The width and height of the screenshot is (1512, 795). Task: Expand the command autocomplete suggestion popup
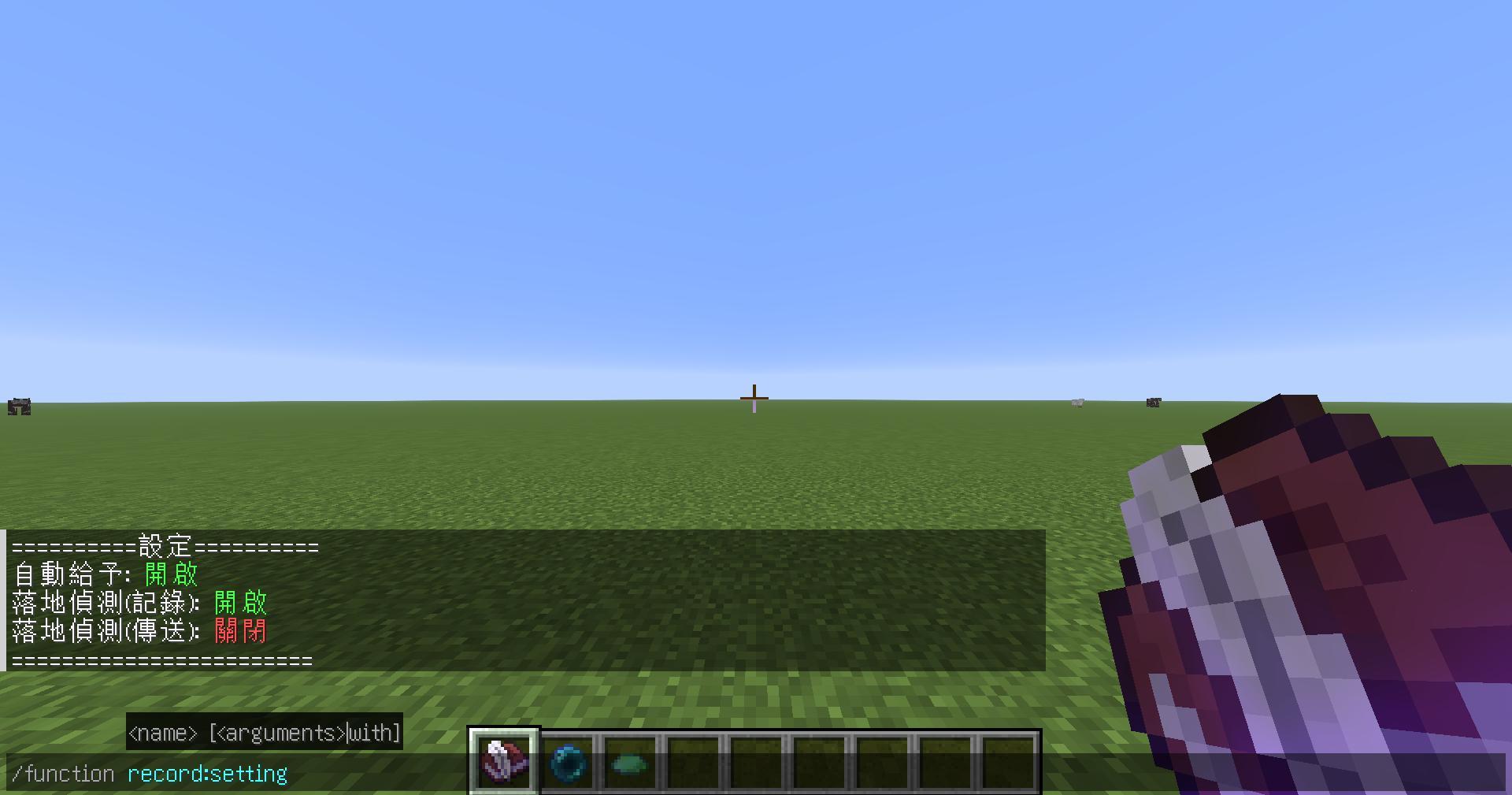(264, 732)
